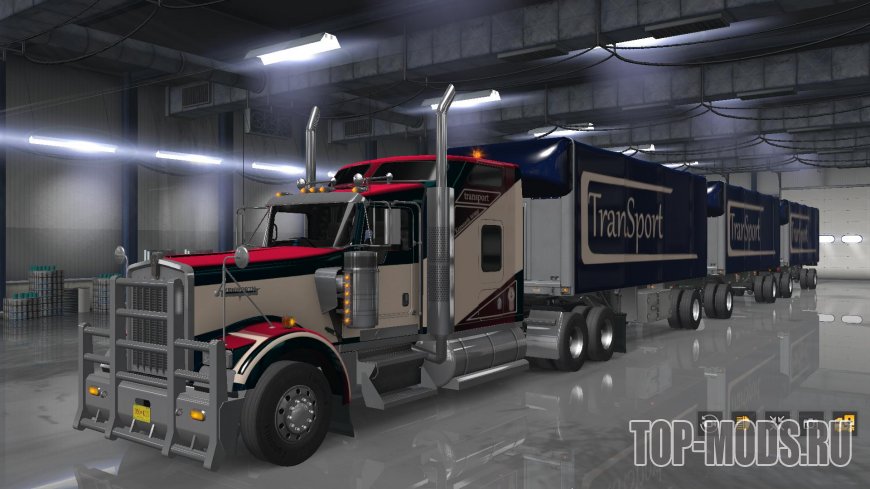The image size is (870, 489).
Task: Toggle the inward arrows icon
Action: click(776, 421)
